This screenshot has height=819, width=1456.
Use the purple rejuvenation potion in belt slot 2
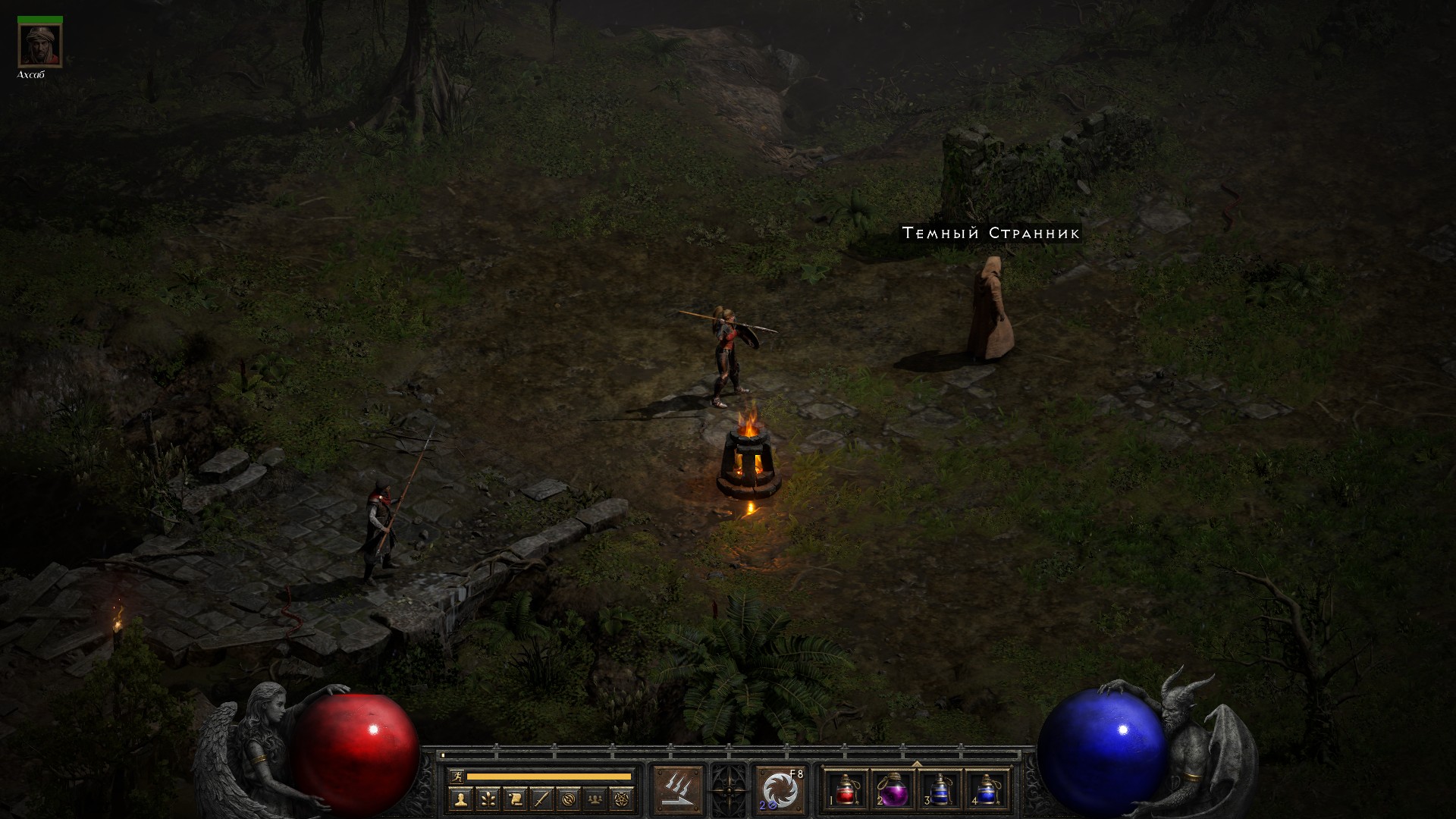893,790
